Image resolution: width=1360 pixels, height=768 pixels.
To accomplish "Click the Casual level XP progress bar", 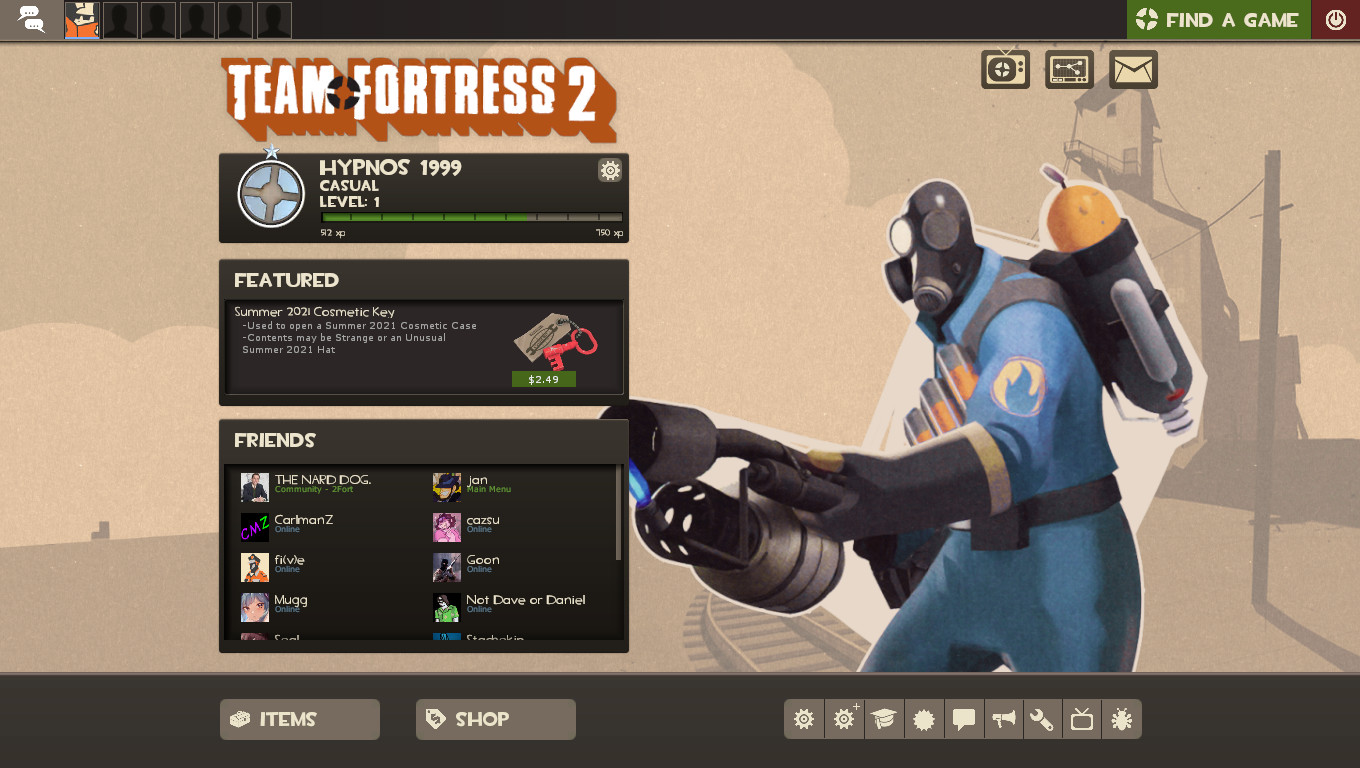I will (x=470, y=216).
